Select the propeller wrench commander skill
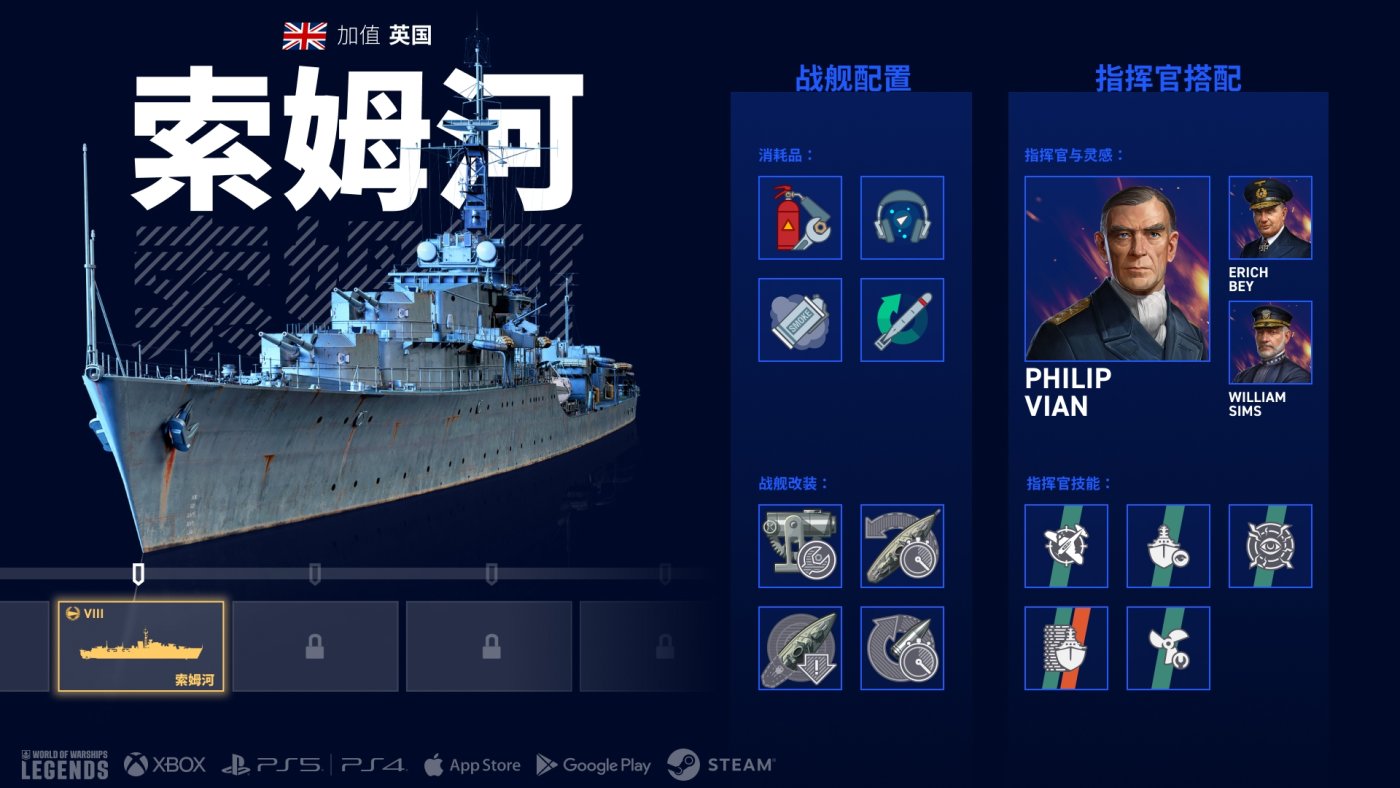 [1168, 648]
